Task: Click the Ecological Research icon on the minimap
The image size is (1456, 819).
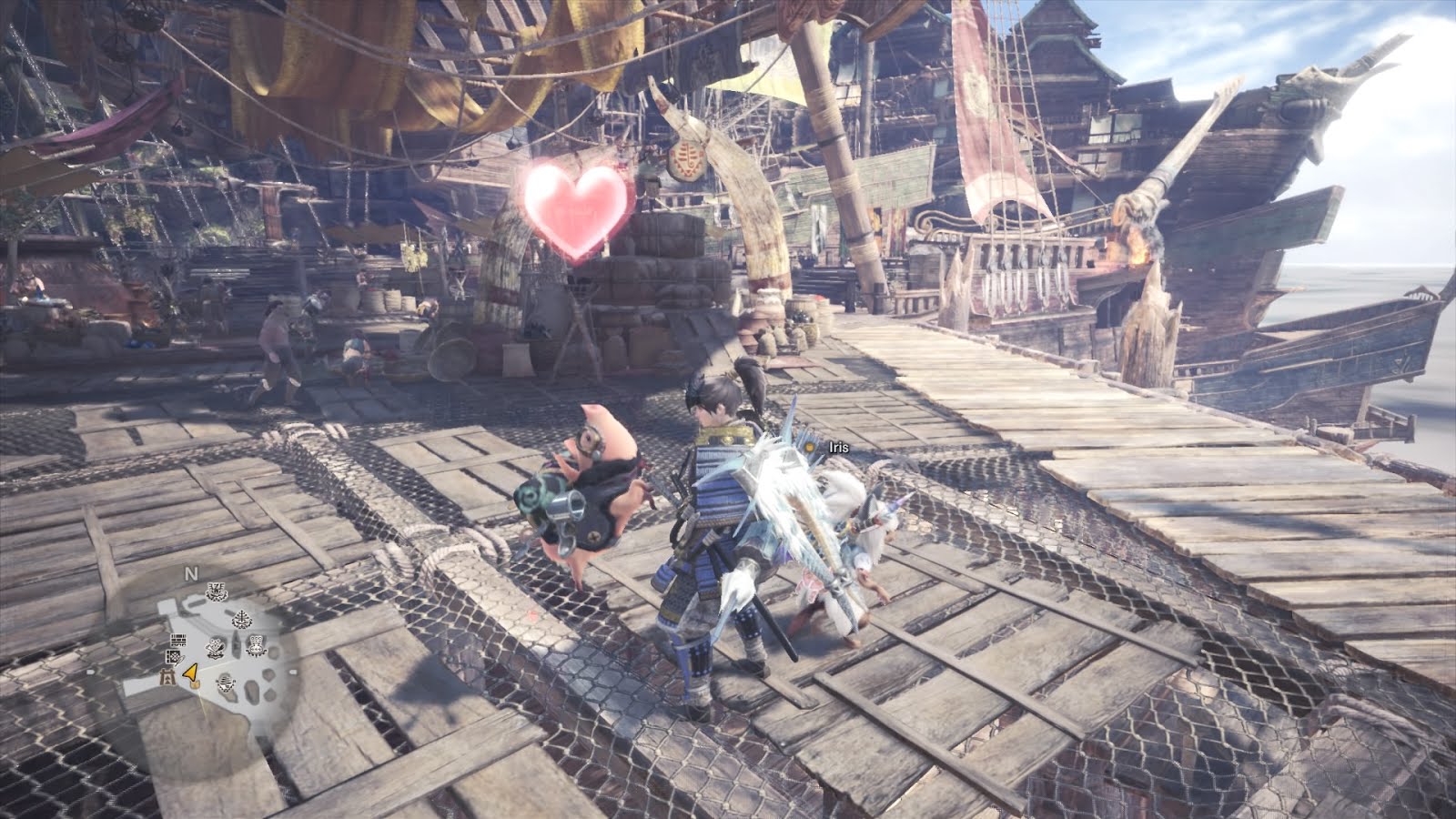Action: click(241, 618)
